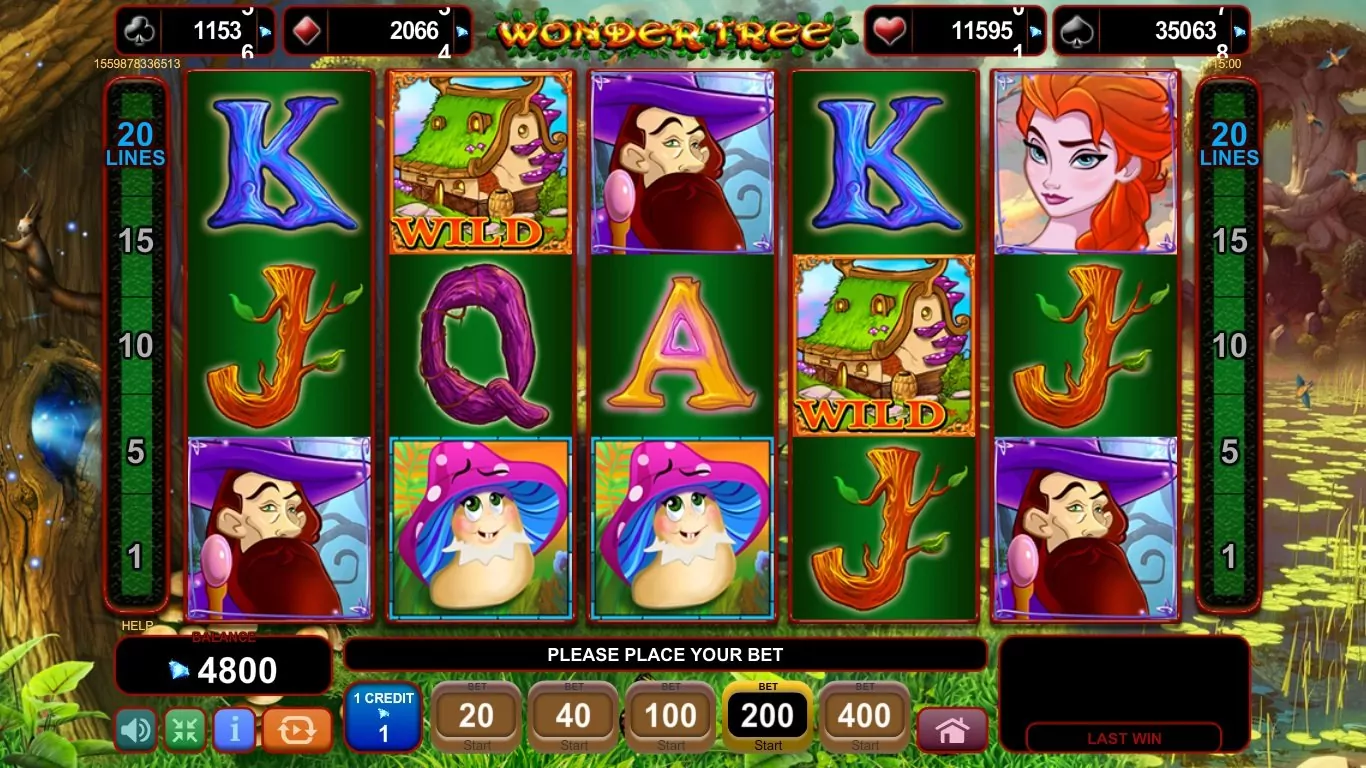This screenshot has height=768, width=1366.
Task: Open the blue info paytable button
Action: point(234,730)
